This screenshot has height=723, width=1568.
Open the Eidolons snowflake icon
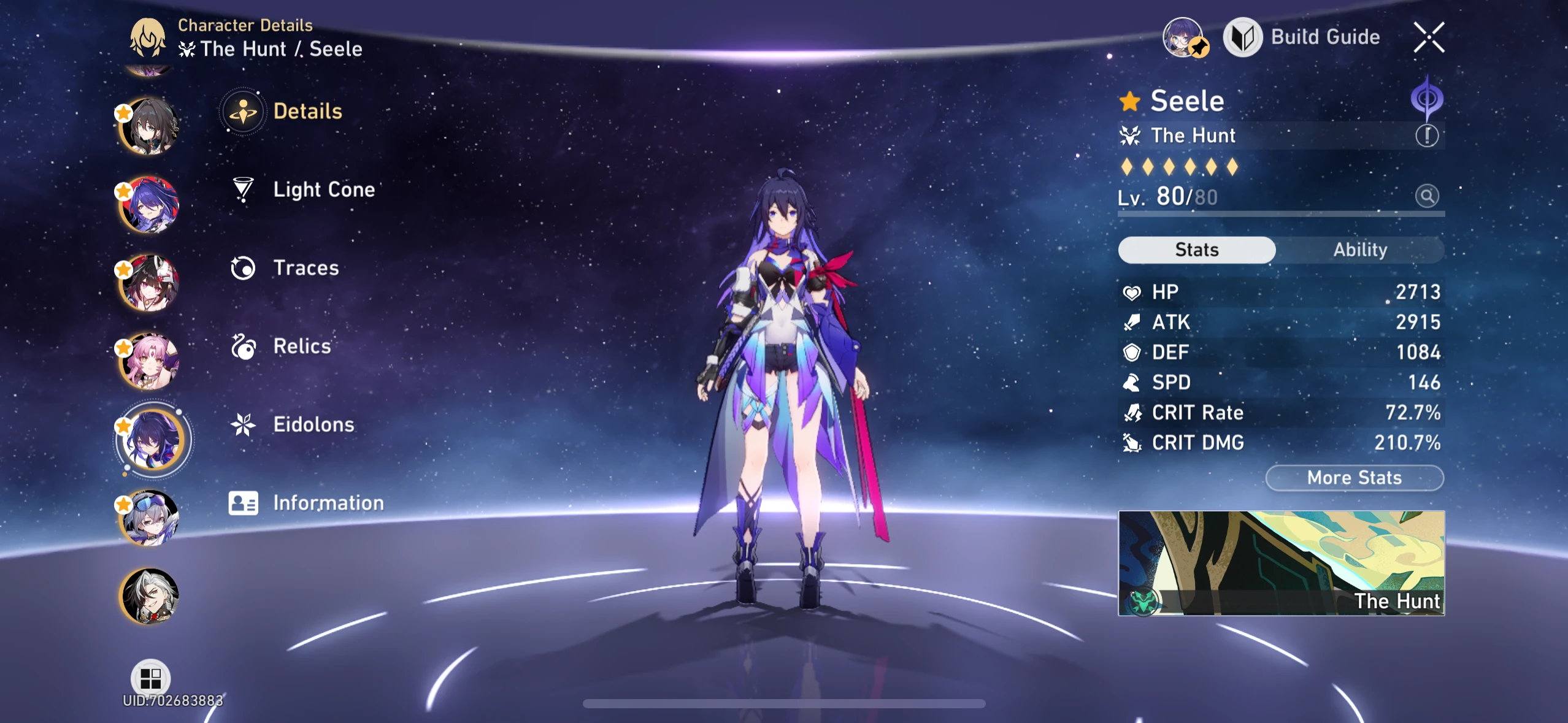(x=244, y=424)
